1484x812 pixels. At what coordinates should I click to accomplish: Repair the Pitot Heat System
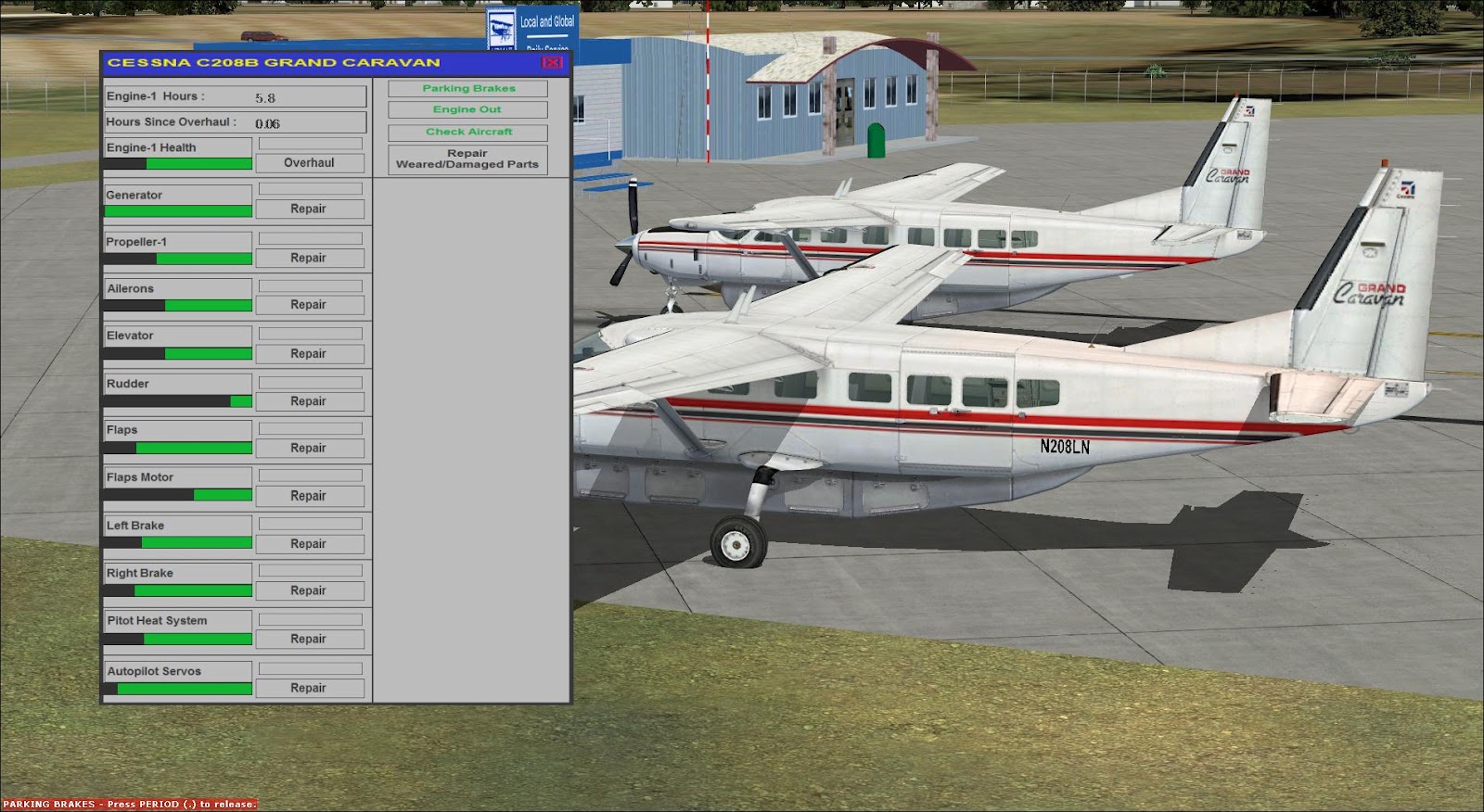coord(311,638)
